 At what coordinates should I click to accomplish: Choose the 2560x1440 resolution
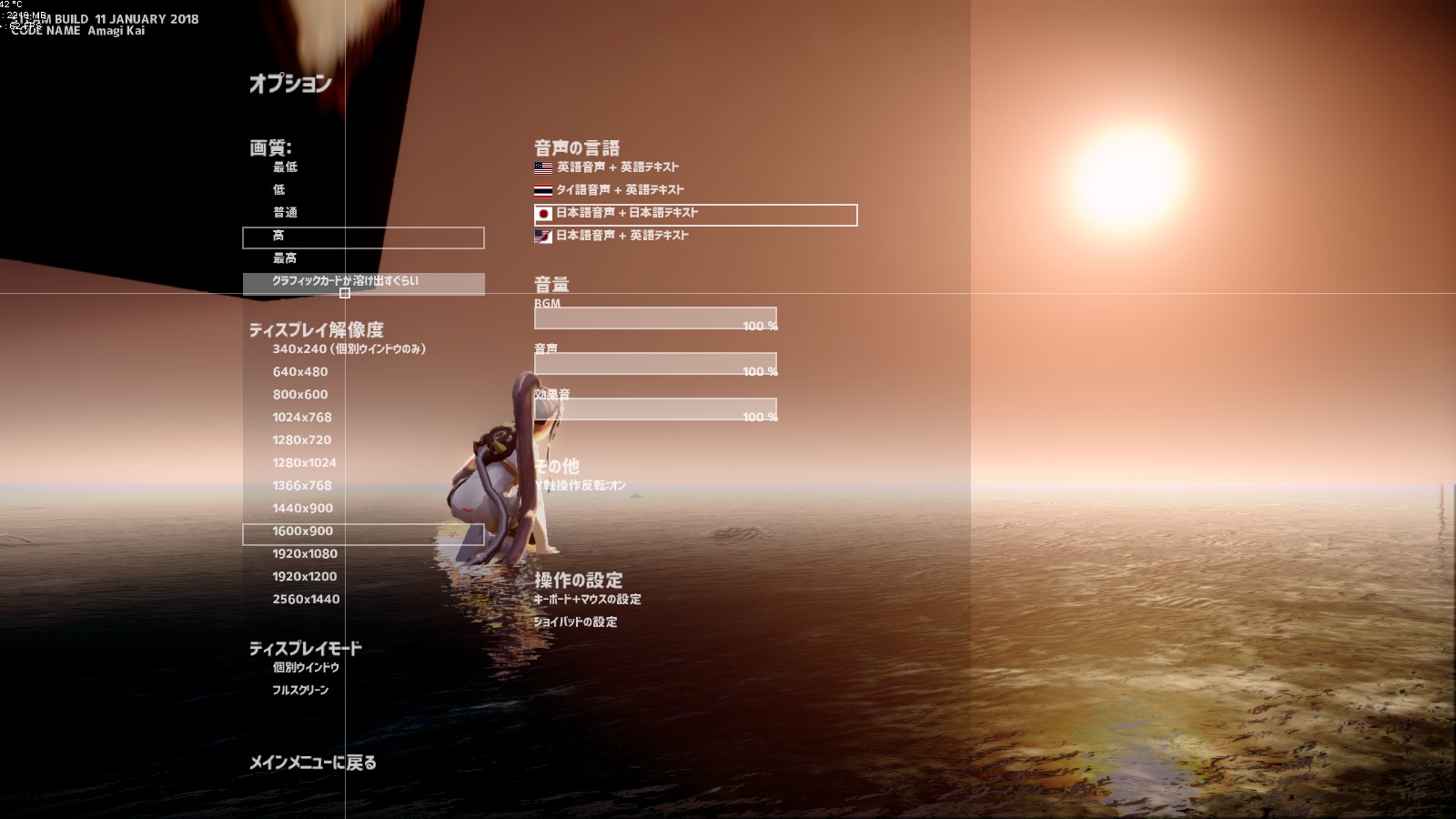[x=306, y=599]
